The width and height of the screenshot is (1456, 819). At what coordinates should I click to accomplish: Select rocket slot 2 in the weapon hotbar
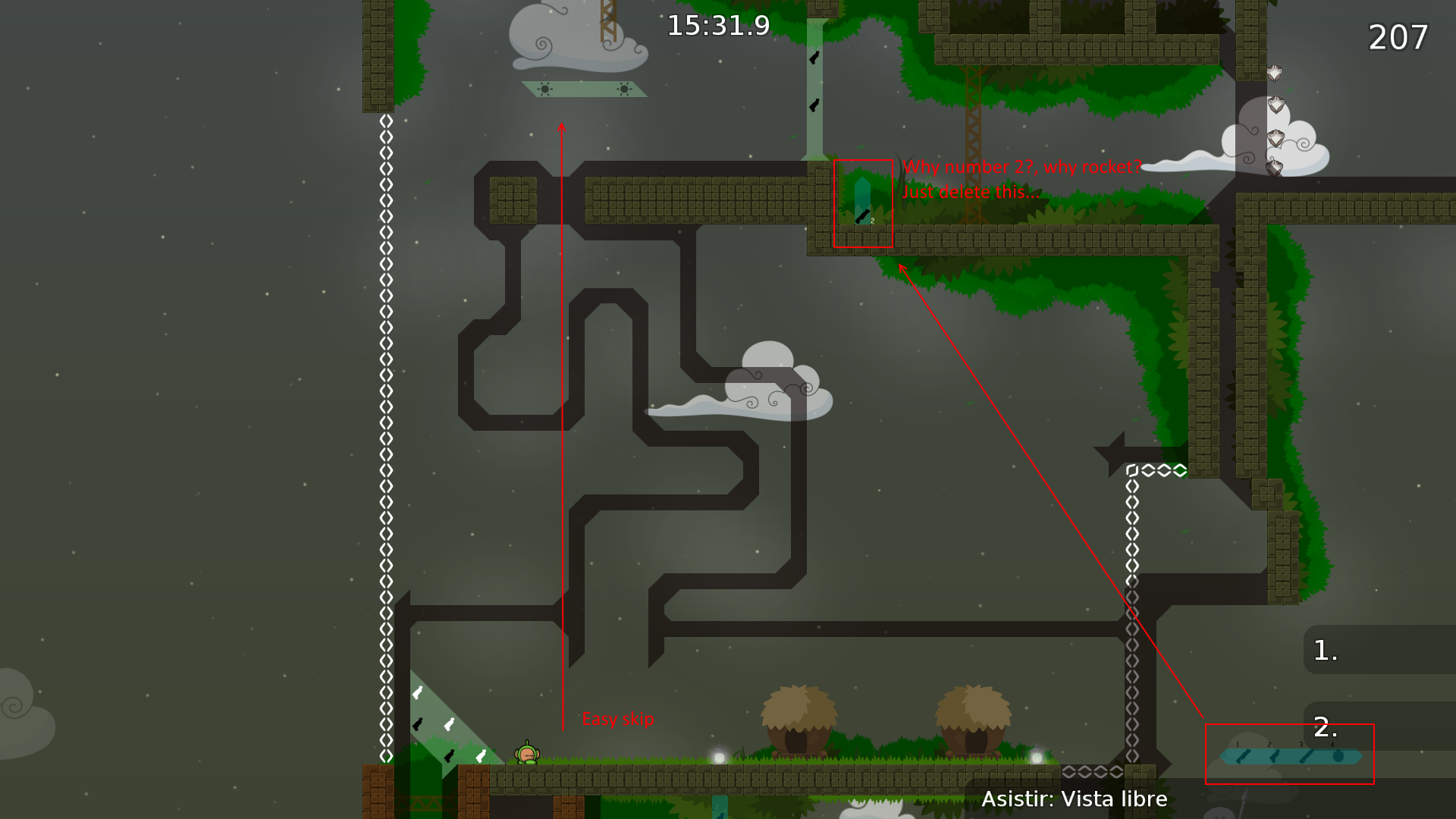pos(1275,756)
